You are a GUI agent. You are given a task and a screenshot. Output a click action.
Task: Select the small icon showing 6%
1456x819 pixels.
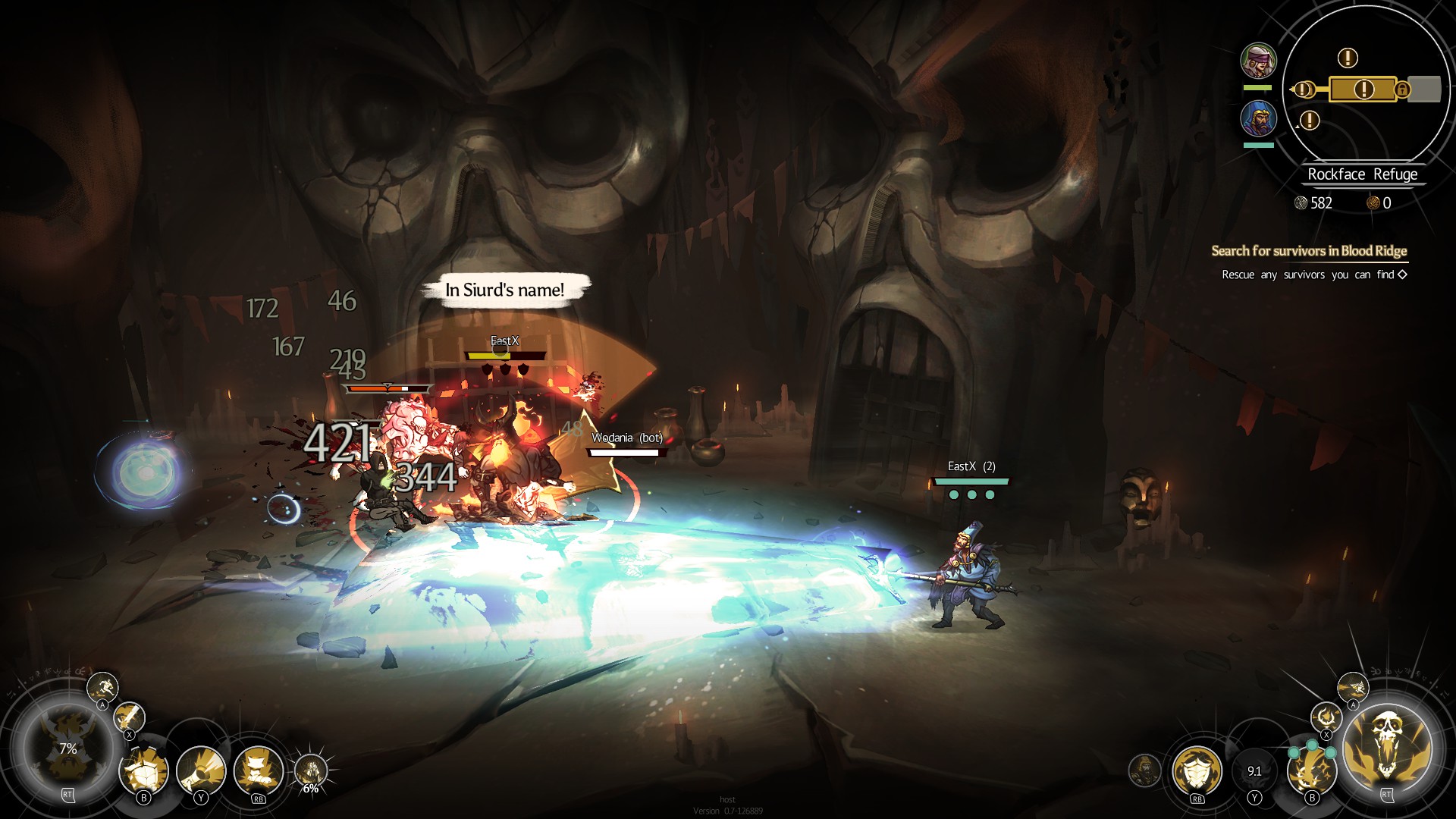[310, 772]
